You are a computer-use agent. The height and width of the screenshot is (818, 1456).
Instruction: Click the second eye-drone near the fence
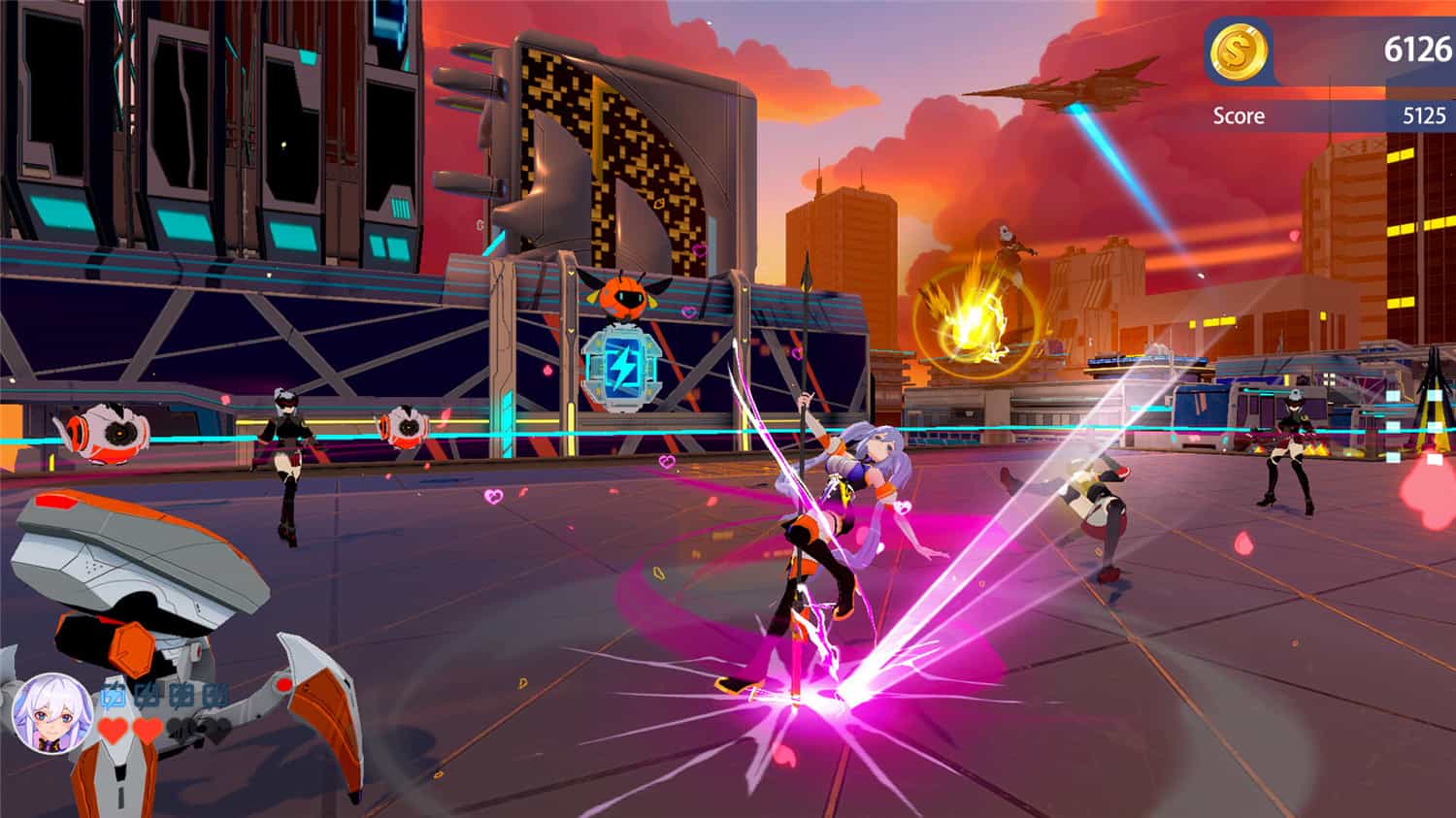pos(408,427)
